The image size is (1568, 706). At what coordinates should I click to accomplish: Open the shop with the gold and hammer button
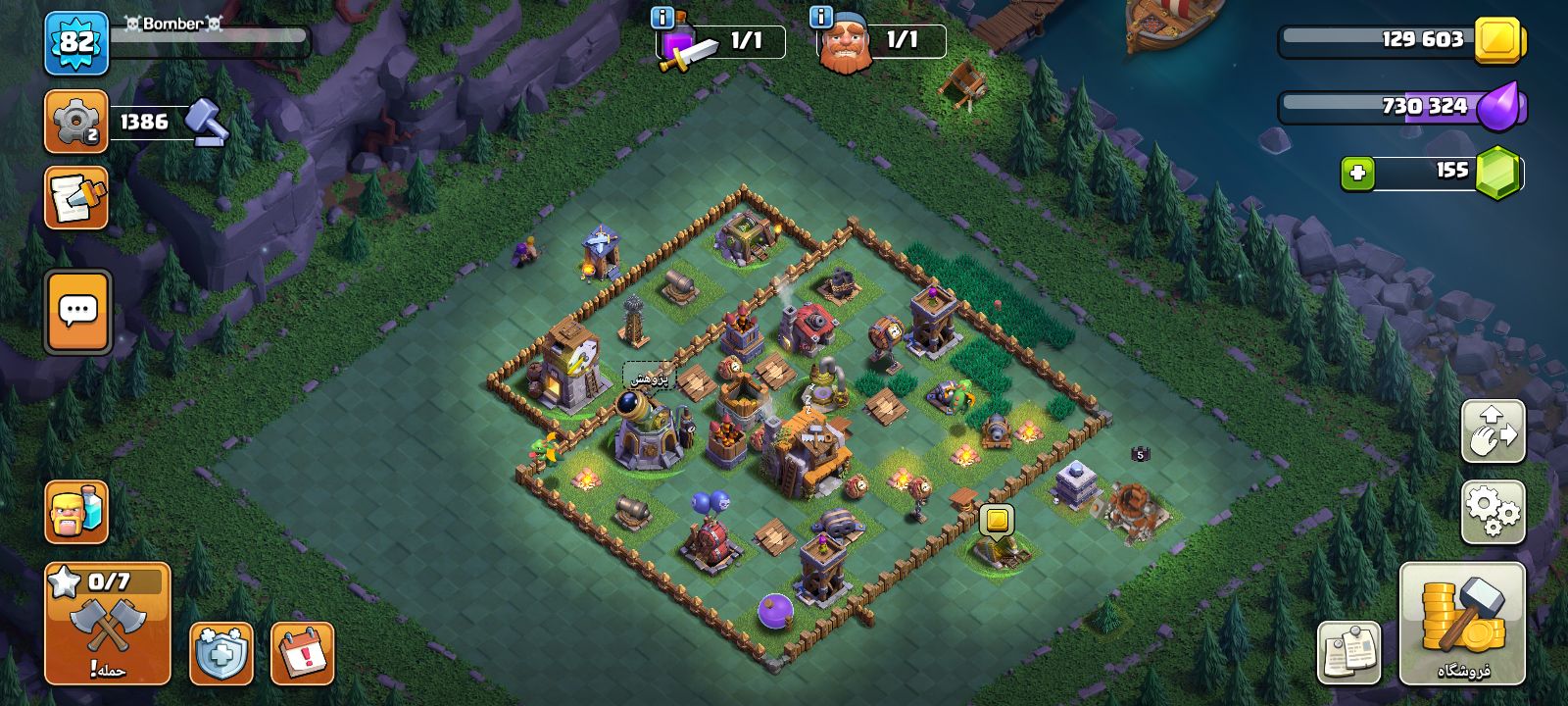(x=1462, y=624)
